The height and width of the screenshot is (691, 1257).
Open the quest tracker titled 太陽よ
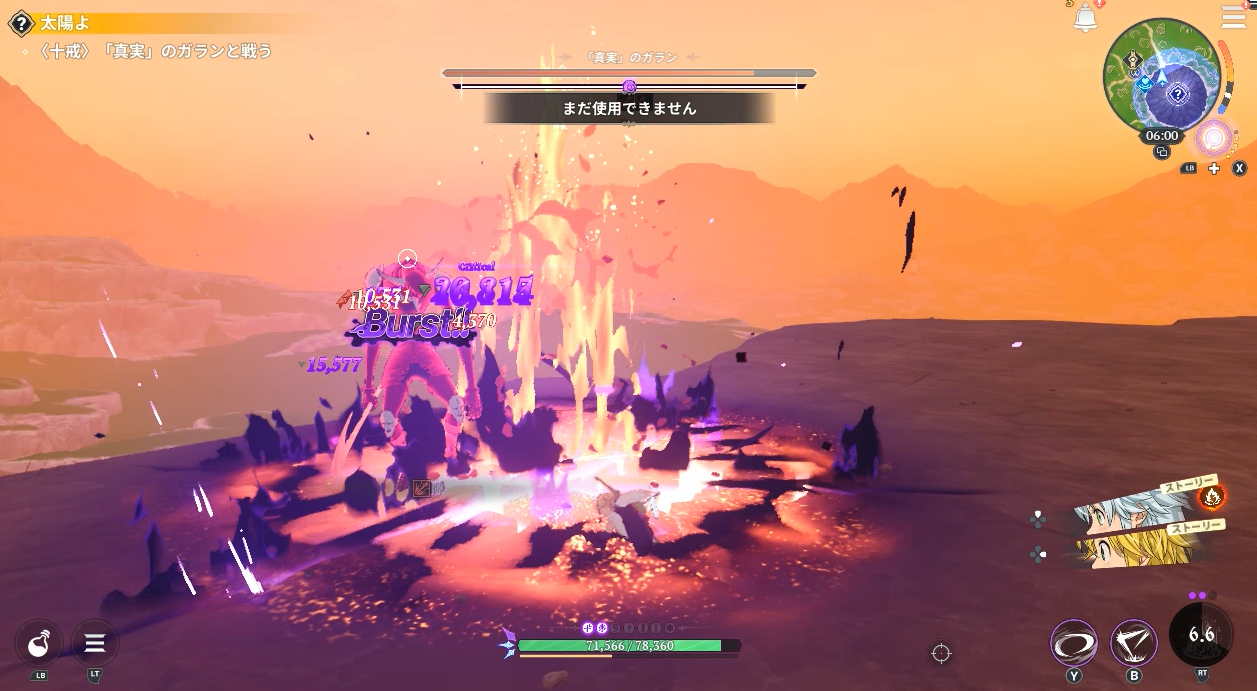click(x=64, y=23)
